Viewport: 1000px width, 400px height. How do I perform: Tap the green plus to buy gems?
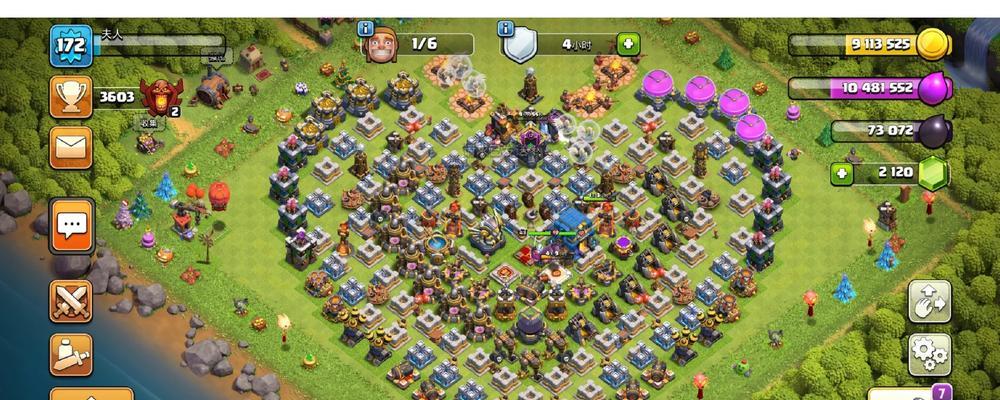click(843, 173)
